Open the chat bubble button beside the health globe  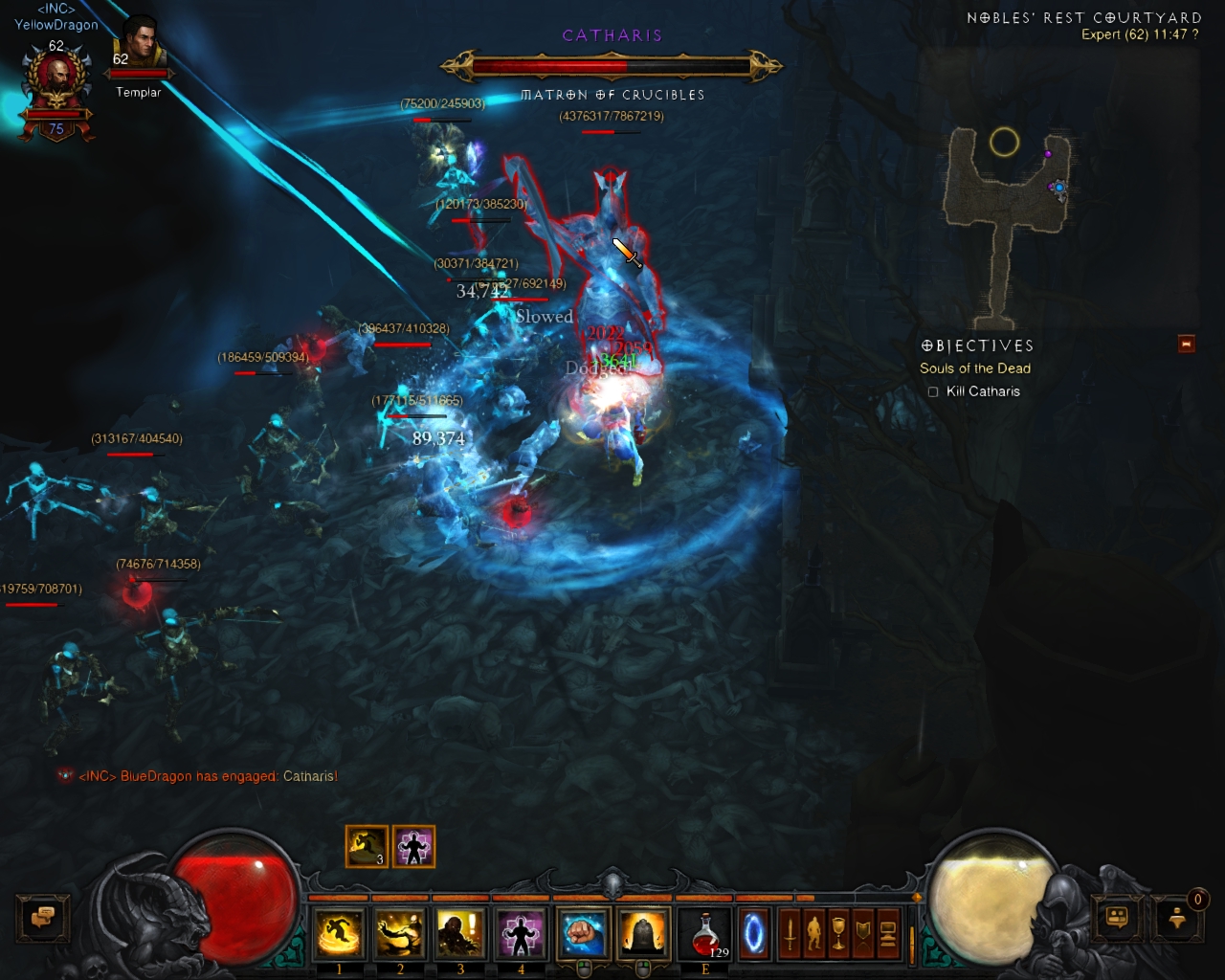coord(43,919)
